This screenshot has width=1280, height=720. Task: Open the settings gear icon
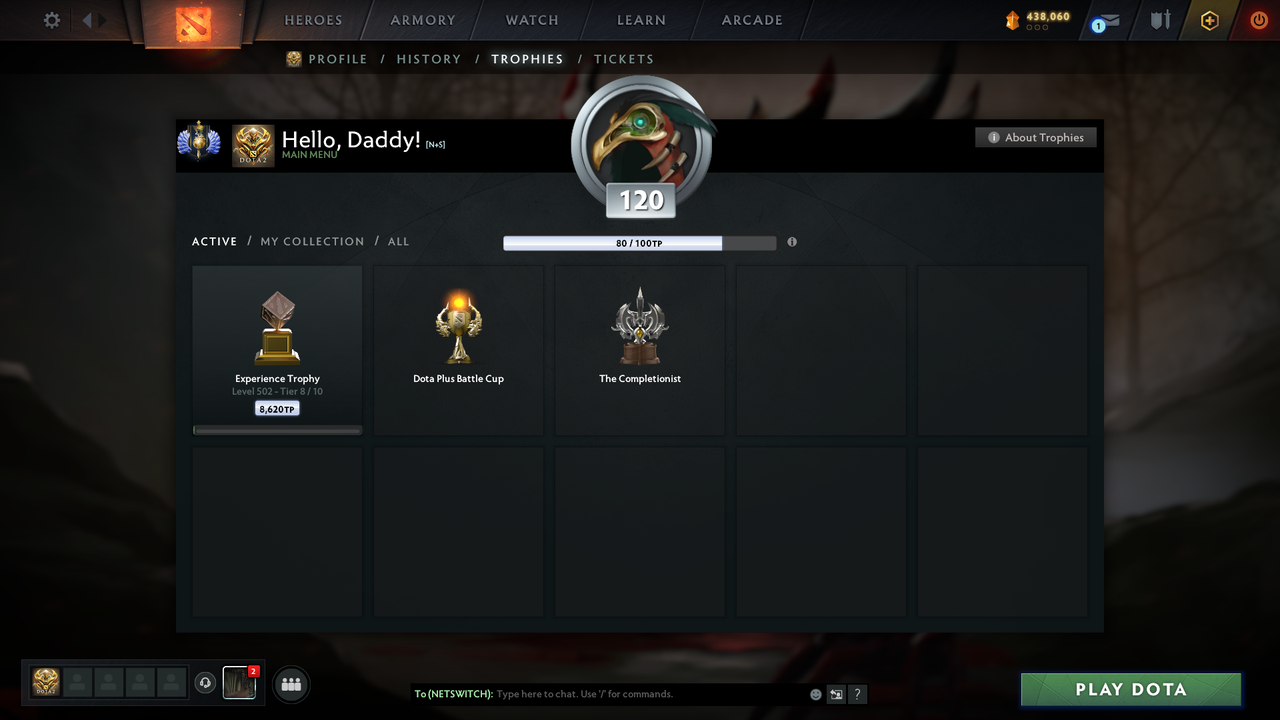[51, 19]
